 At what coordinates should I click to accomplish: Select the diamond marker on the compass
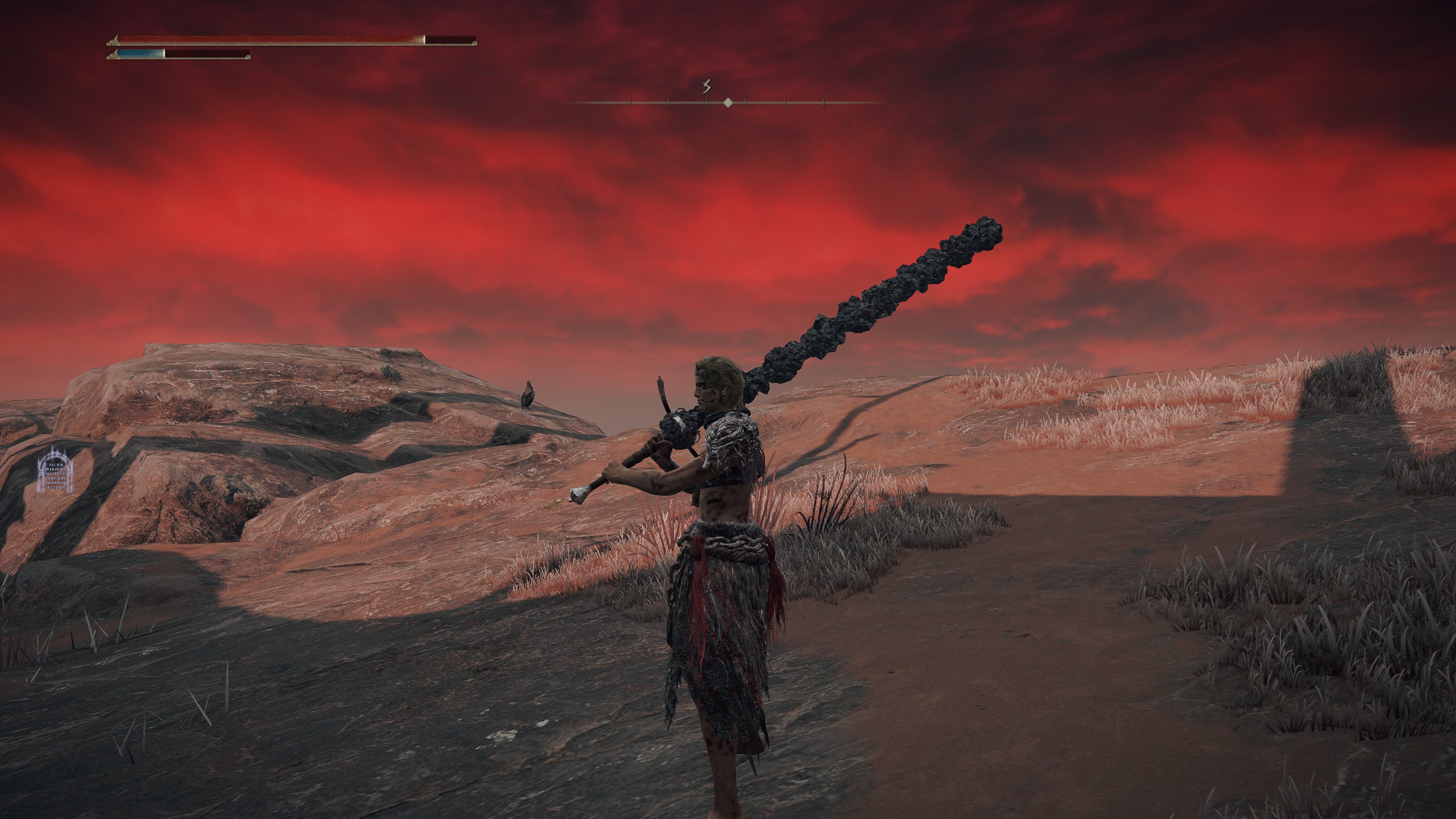coord(727,103)
